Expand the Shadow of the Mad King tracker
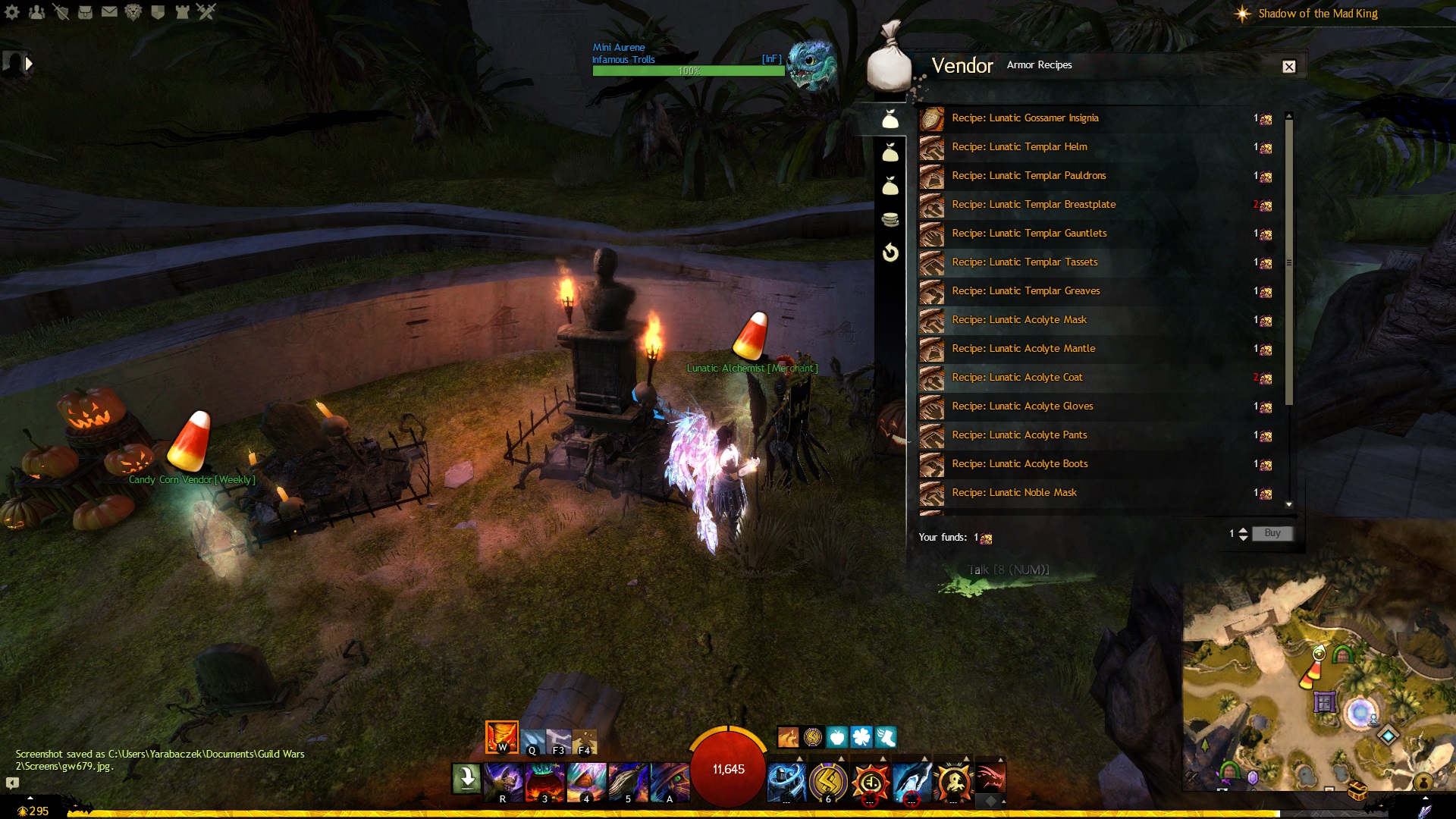1456x819 pixels. 1317,14
